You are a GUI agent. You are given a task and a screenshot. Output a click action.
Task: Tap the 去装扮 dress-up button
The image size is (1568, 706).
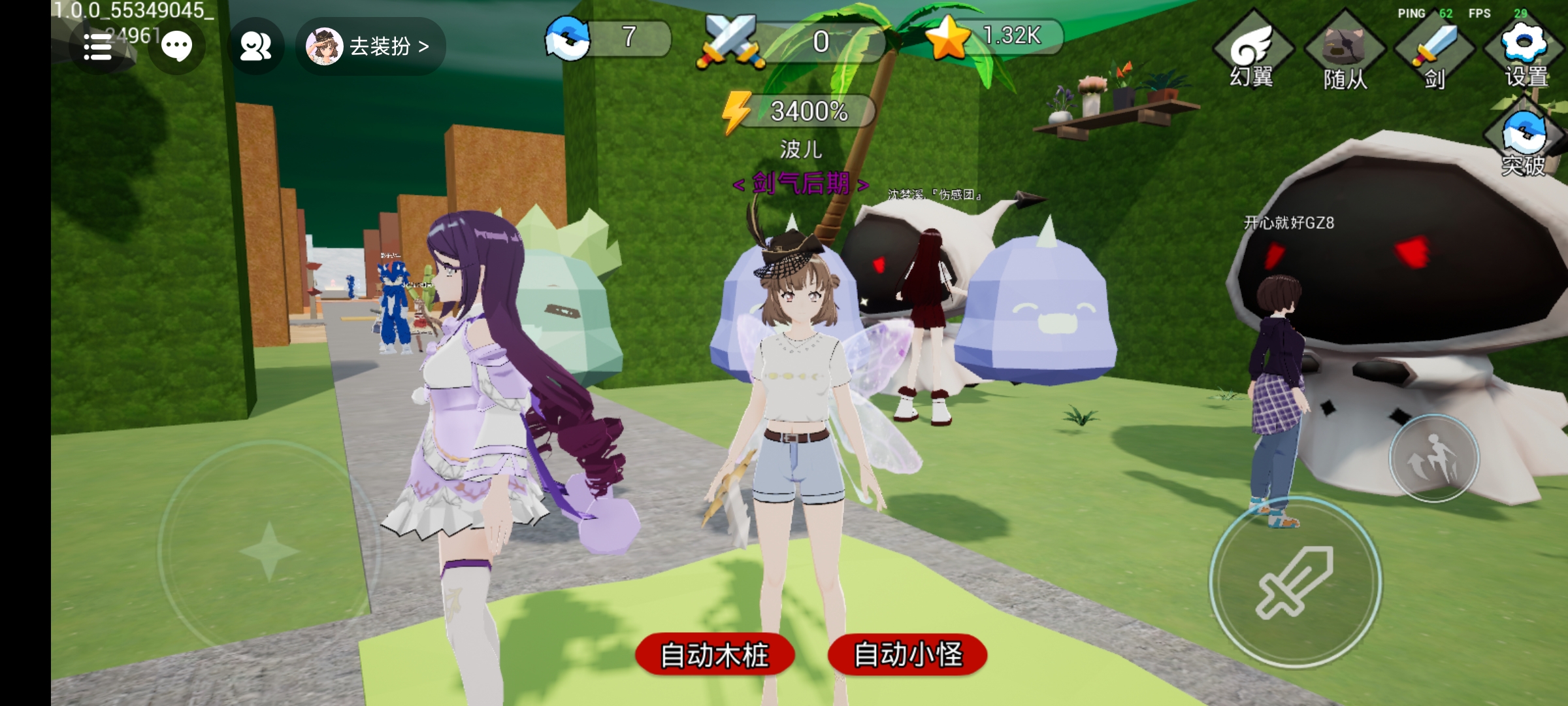coord(370,46)
